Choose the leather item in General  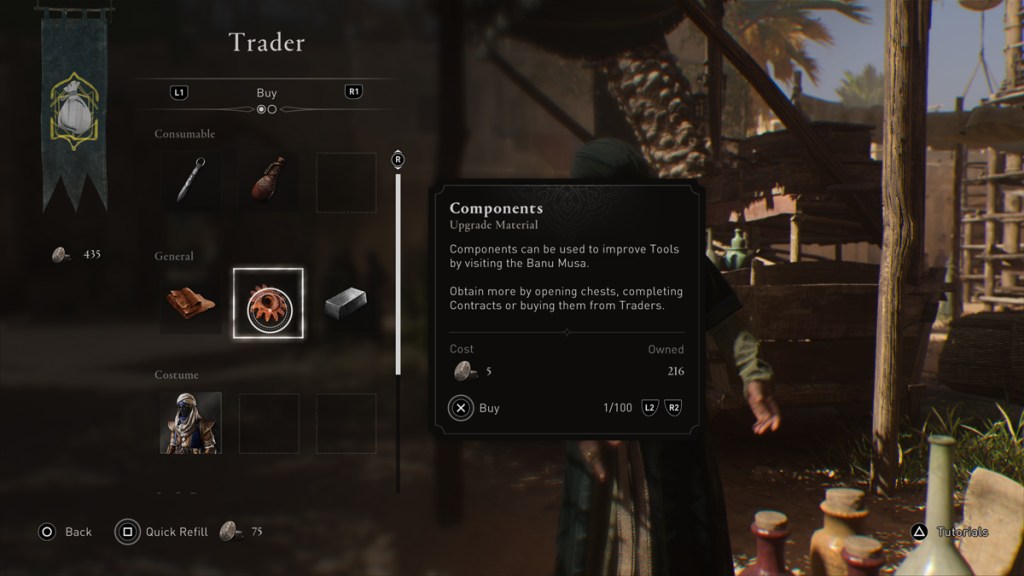coord(191,303)
